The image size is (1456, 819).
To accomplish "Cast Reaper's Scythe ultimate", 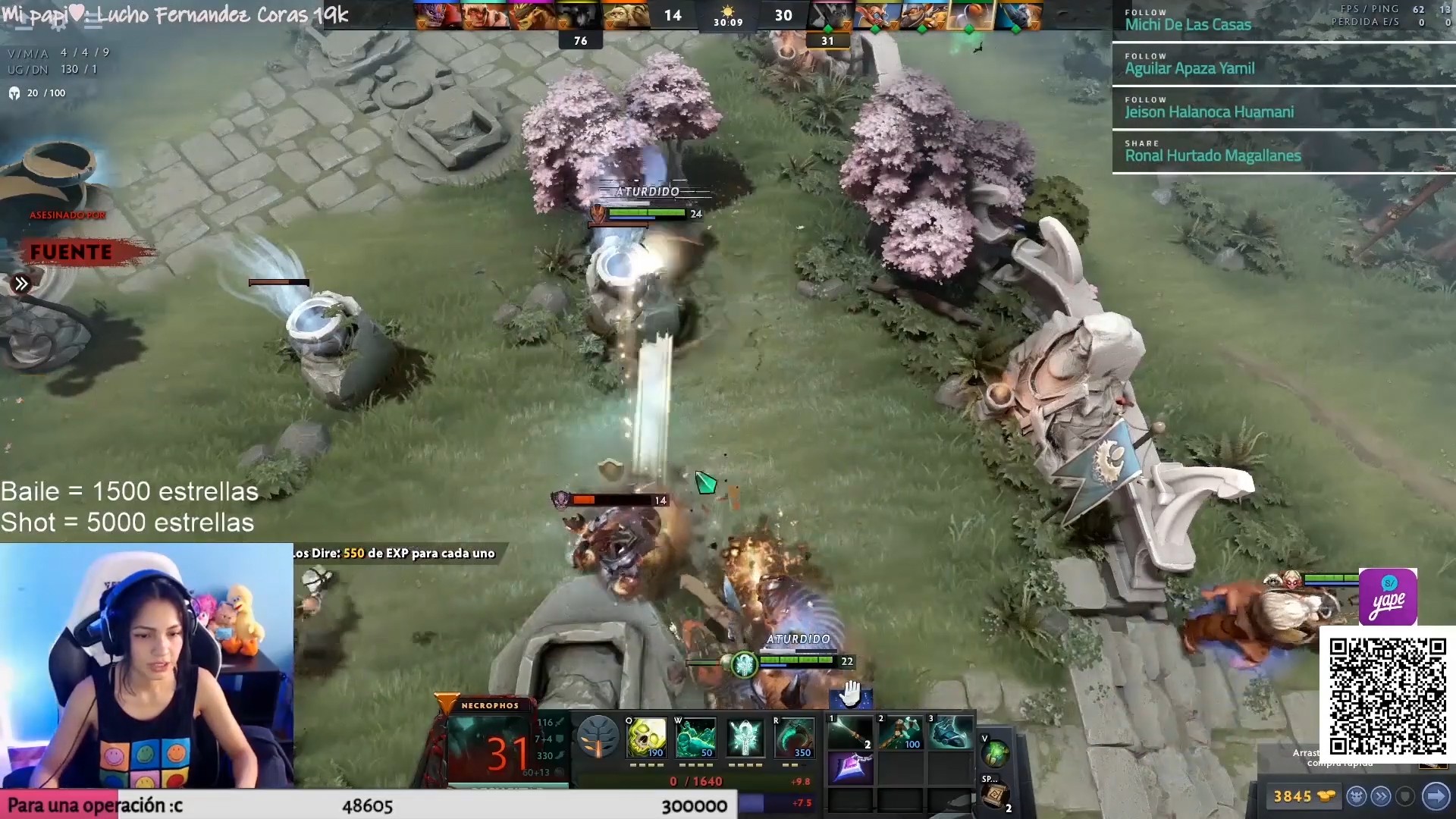I will click(x=793, y=737).
